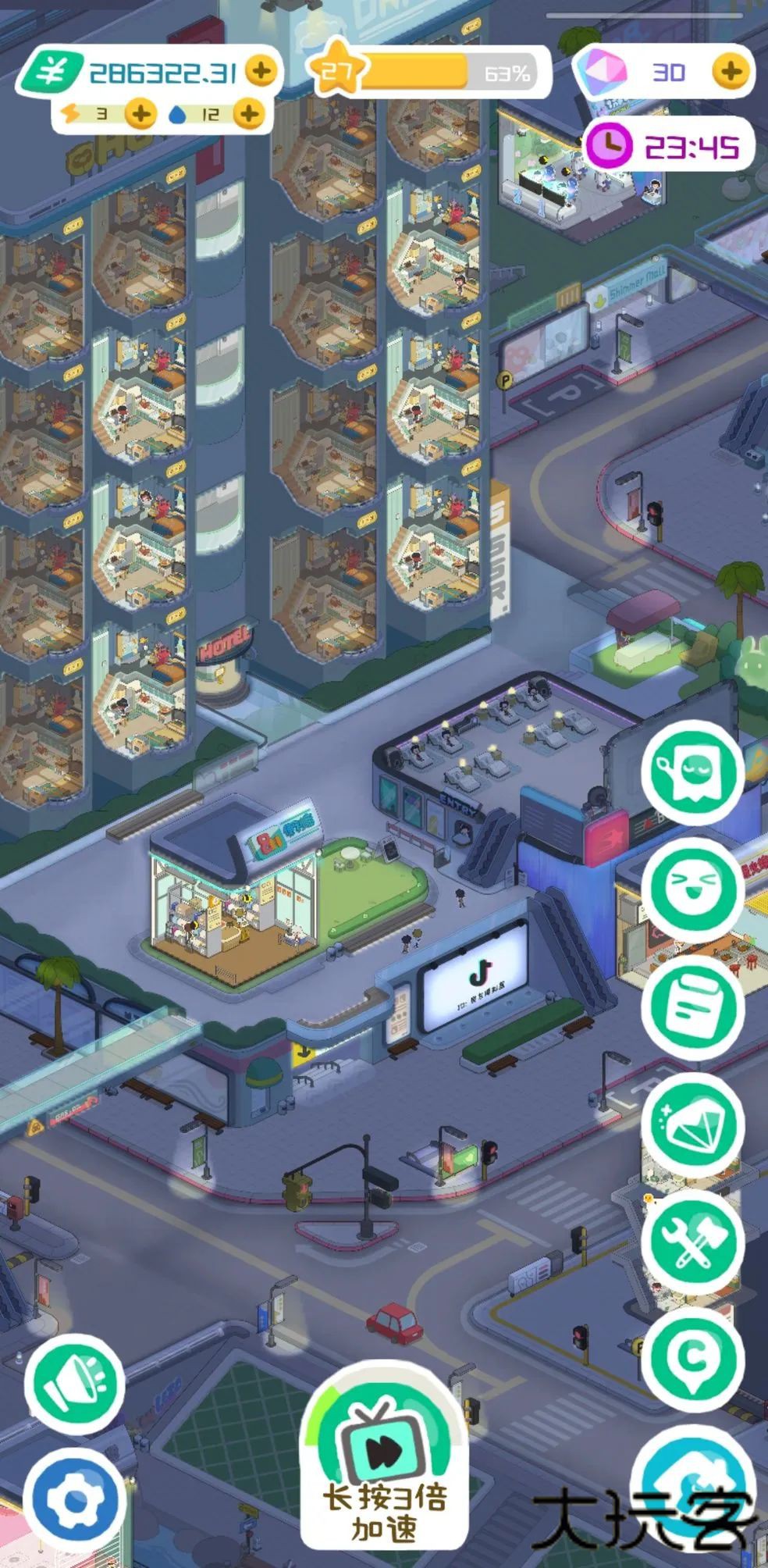Tap the blue cloud button in corner
The image size is (768, 1568).
click(695, 1491)
